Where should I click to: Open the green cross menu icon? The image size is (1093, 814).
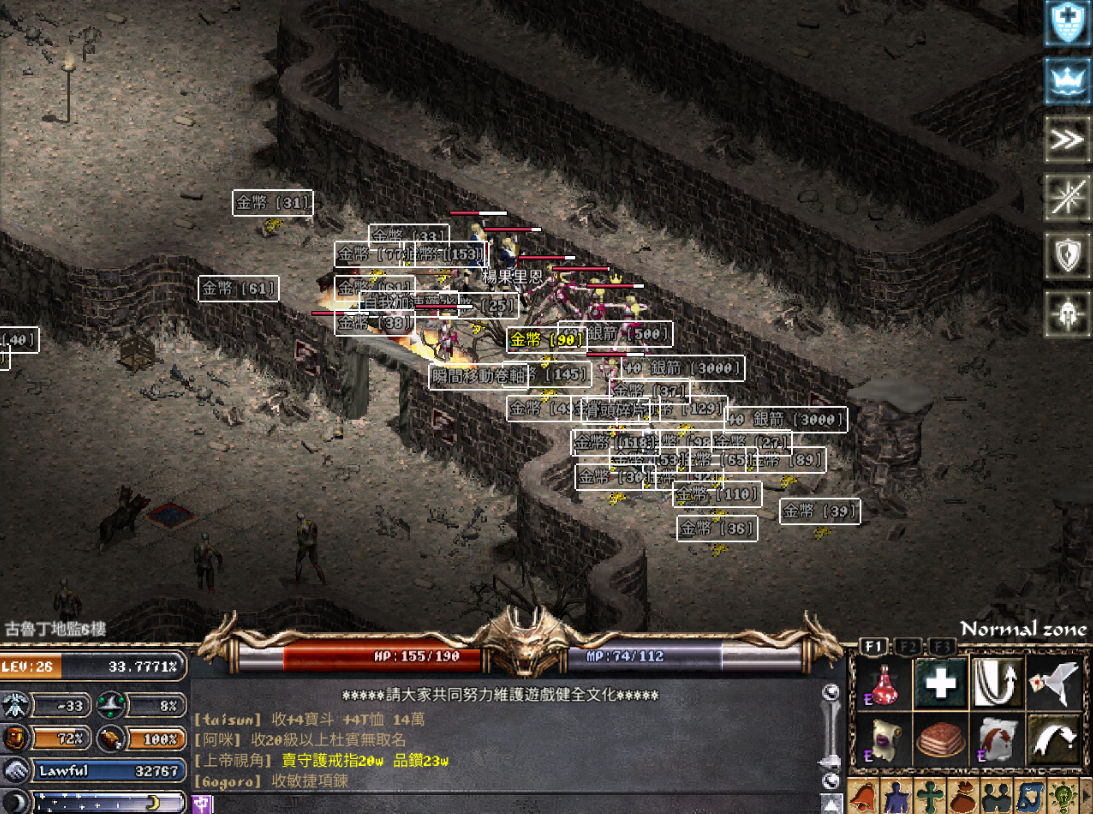(x=930, y=798)
